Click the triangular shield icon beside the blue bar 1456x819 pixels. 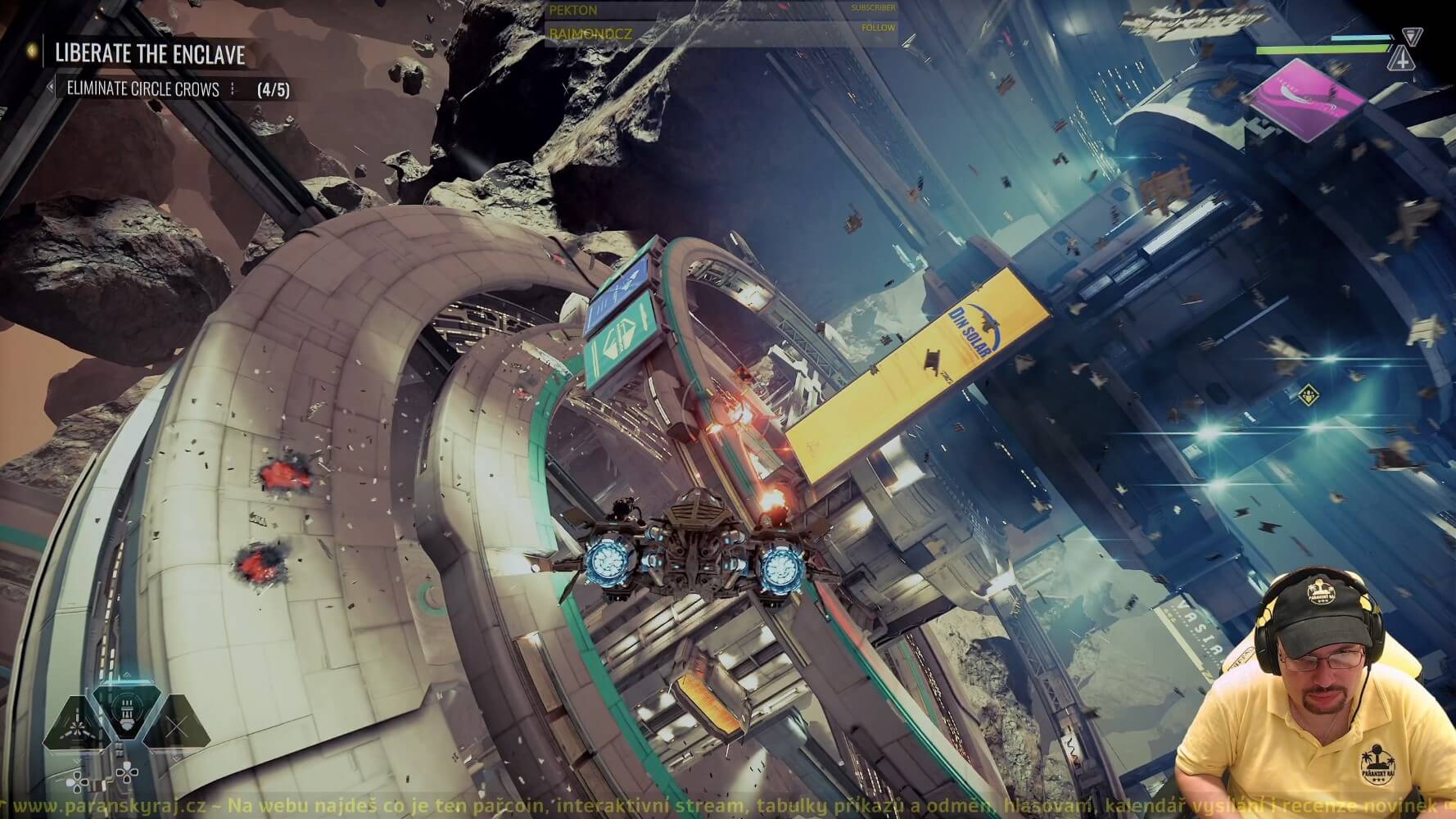[1412, 37]
